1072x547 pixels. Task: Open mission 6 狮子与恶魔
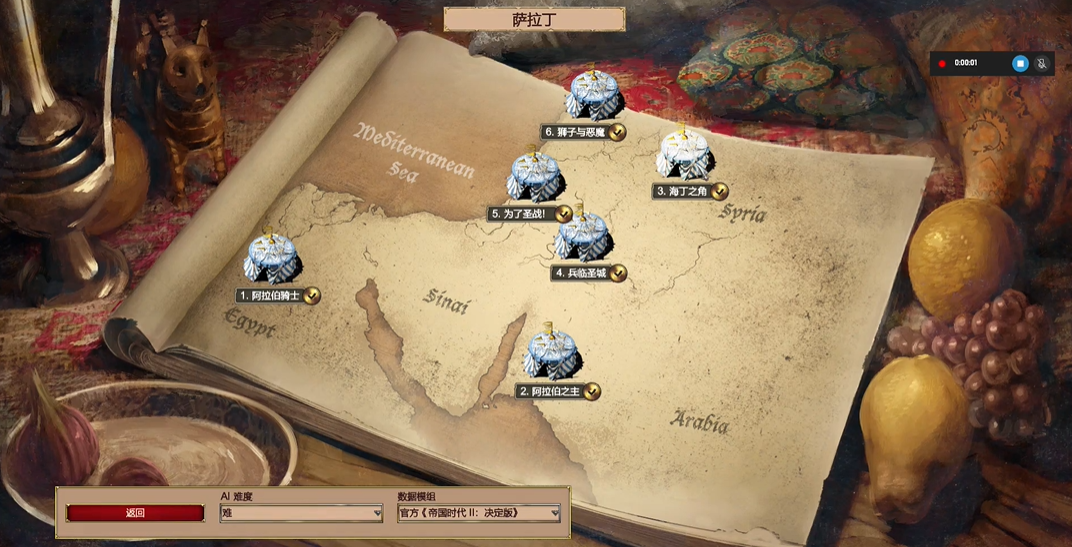(593, 96)
